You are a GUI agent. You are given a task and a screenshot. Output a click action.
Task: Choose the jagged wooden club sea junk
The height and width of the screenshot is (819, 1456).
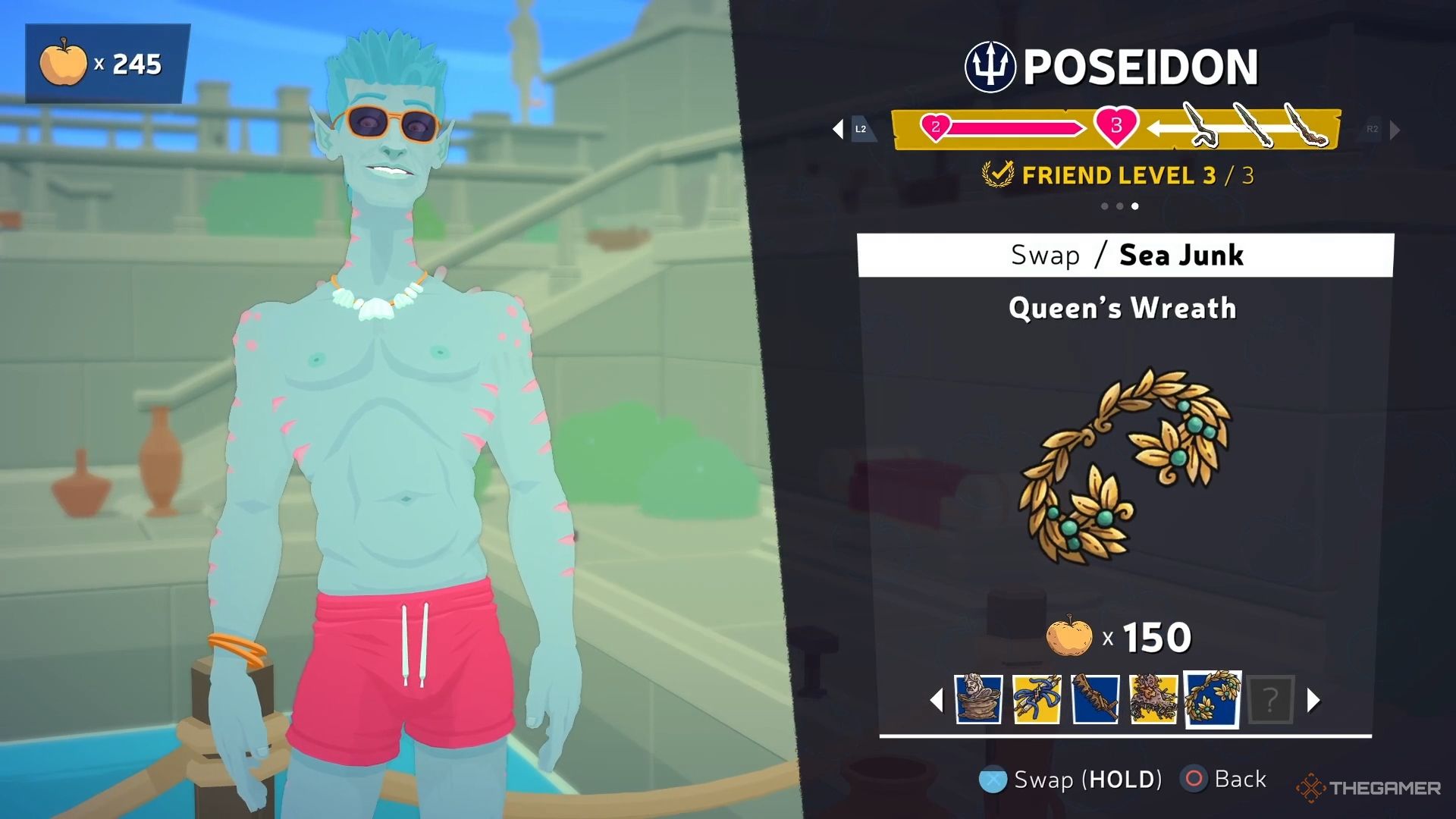click(1095, 698)
